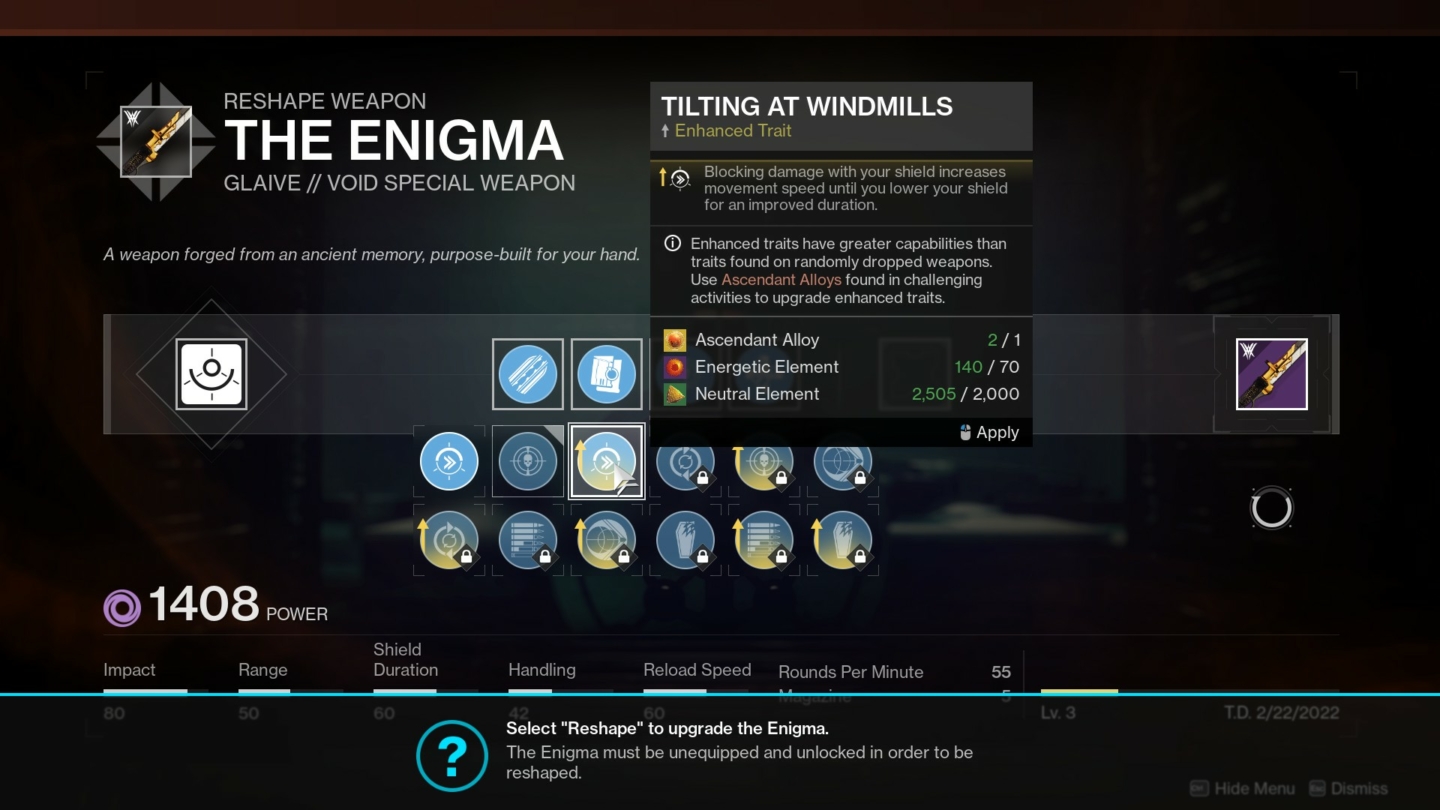Select Dismiss in the bottom bar

click(x=1361, y=788)
